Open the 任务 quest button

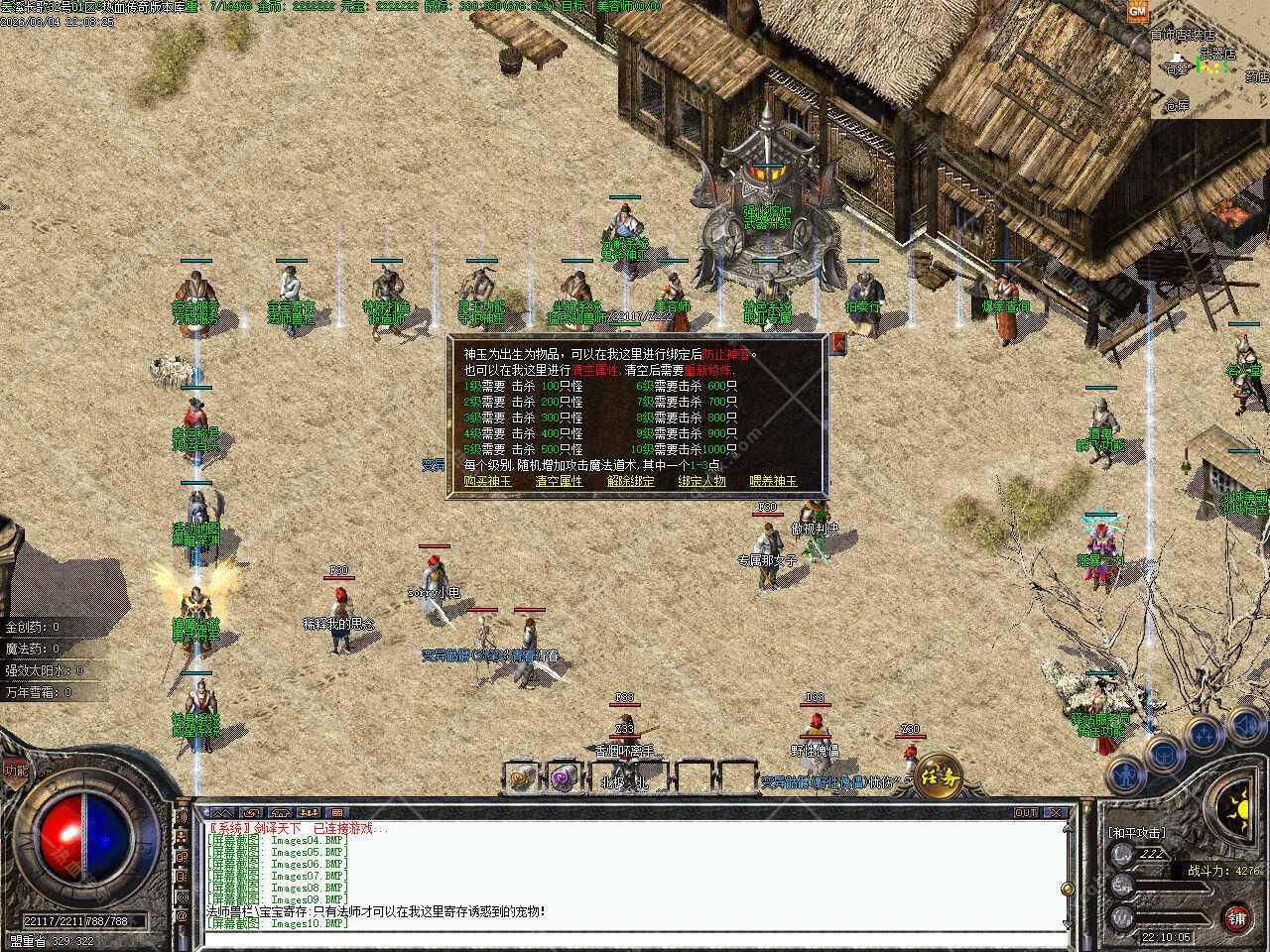(938, 773)
